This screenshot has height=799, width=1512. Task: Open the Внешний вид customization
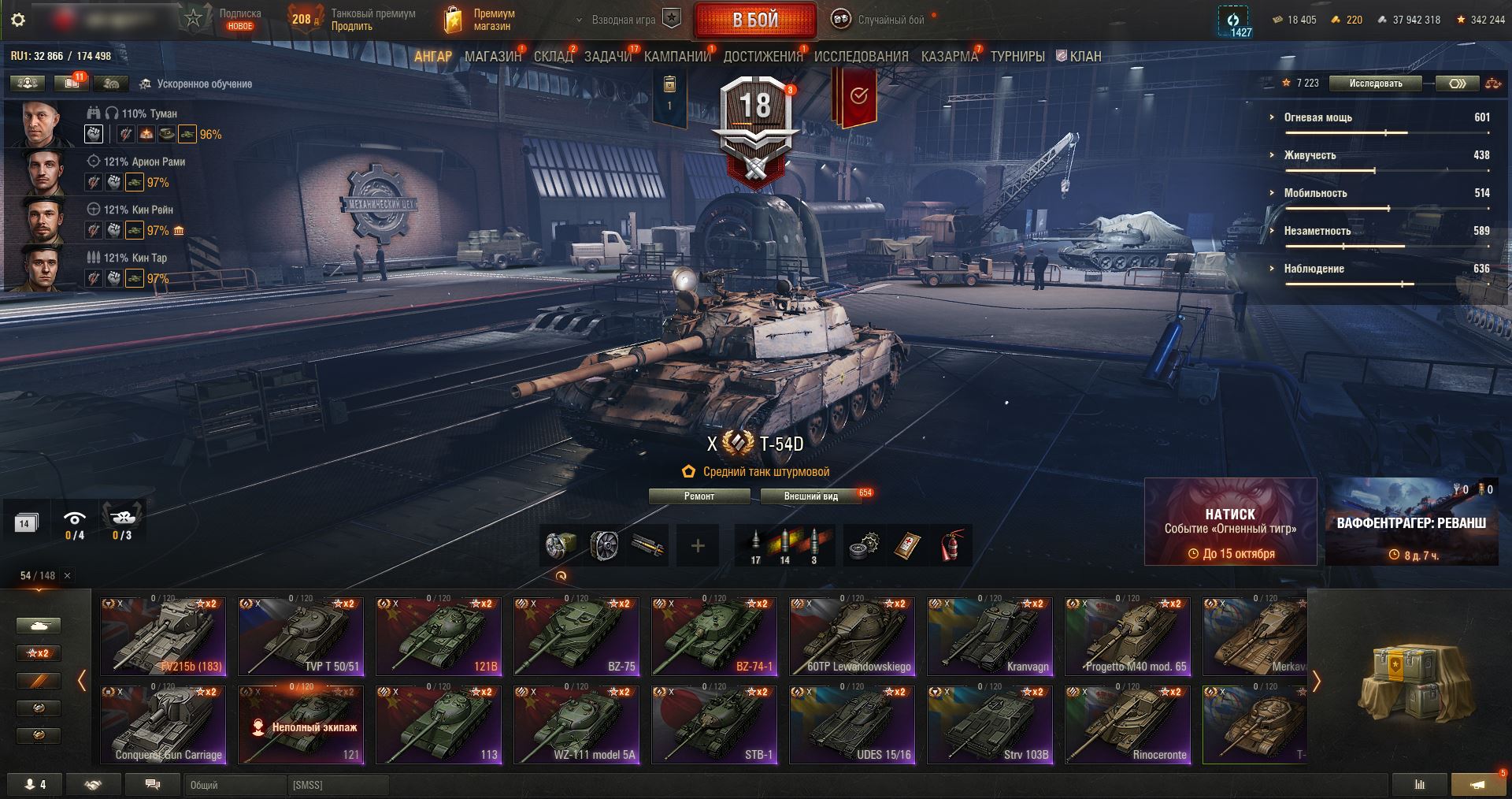tap(810, 496)
